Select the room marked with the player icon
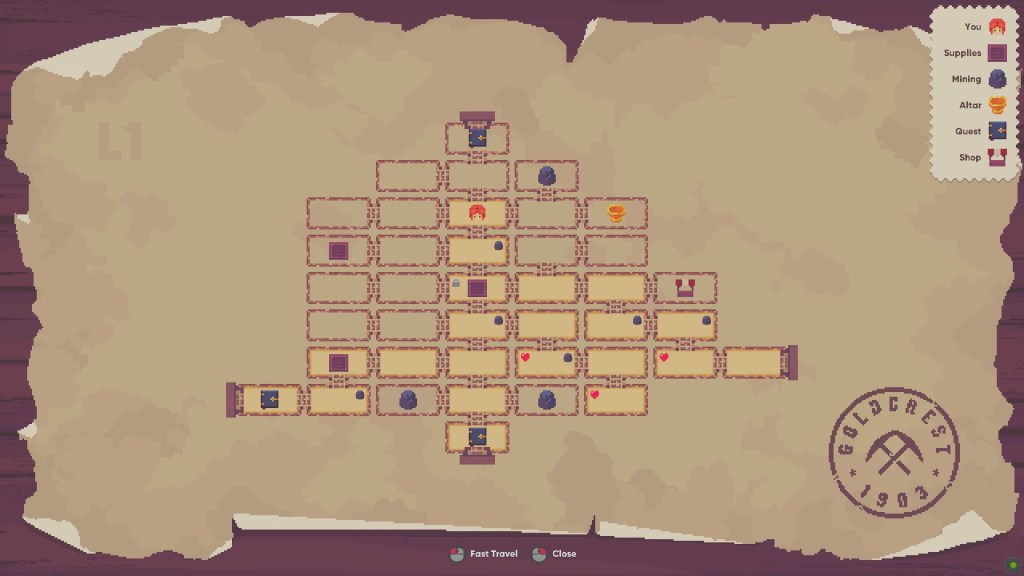Screen dimensions: 1024x576 coord(477,213)
